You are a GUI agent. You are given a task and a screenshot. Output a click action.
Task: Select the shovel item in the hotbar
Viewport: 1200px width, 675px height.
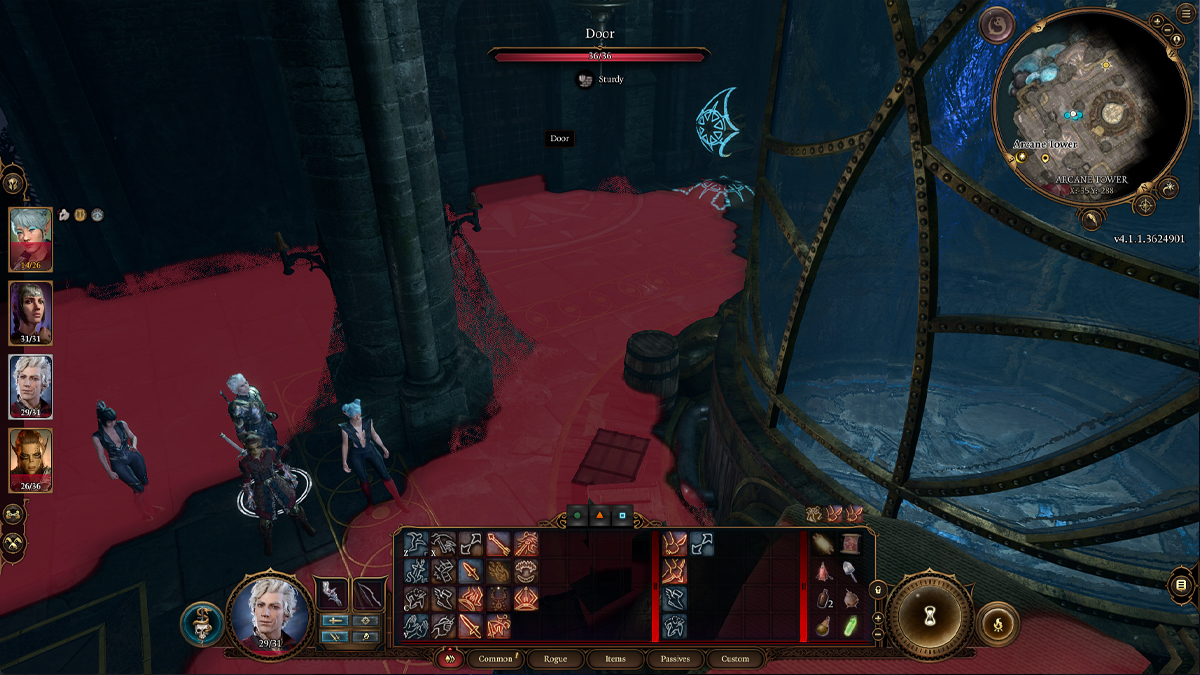pos(849,571)
